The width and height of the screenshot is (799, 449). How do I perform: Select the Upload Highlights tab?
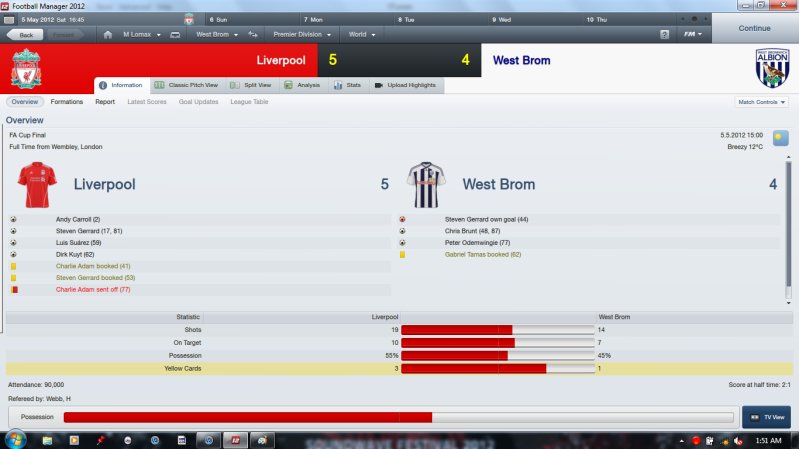click(404, 86)
